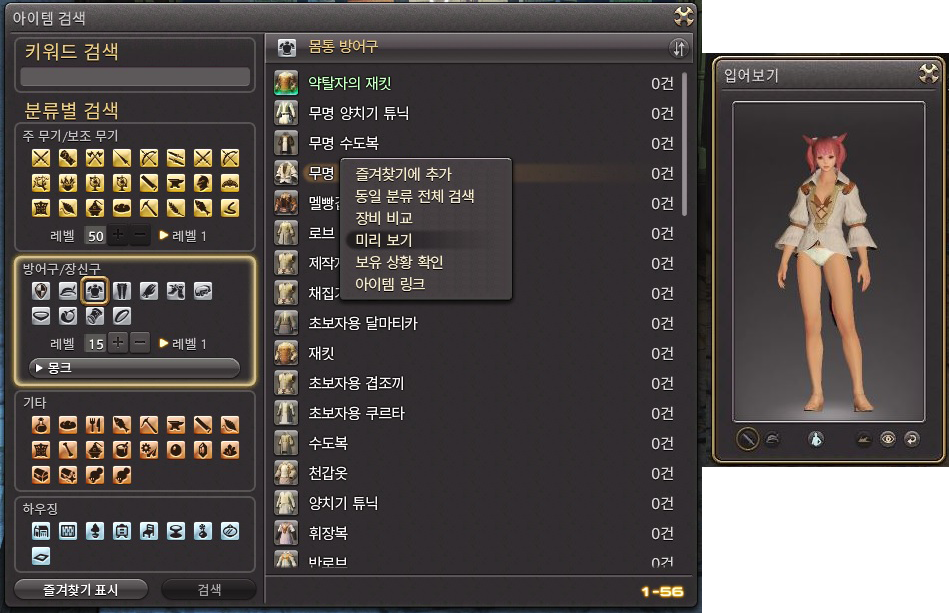Click the 검색 search button

coord(209,590)
